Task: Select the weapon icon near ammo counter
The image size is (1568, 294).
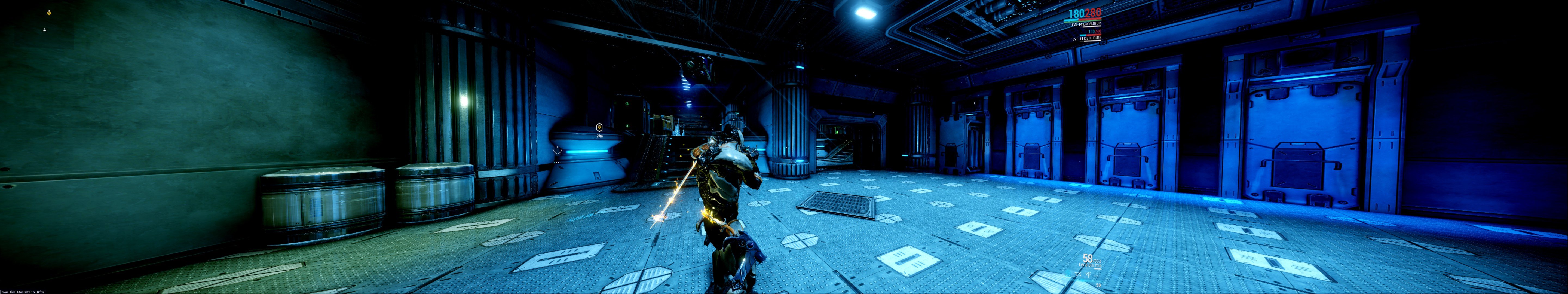Action: [1078, 274]
